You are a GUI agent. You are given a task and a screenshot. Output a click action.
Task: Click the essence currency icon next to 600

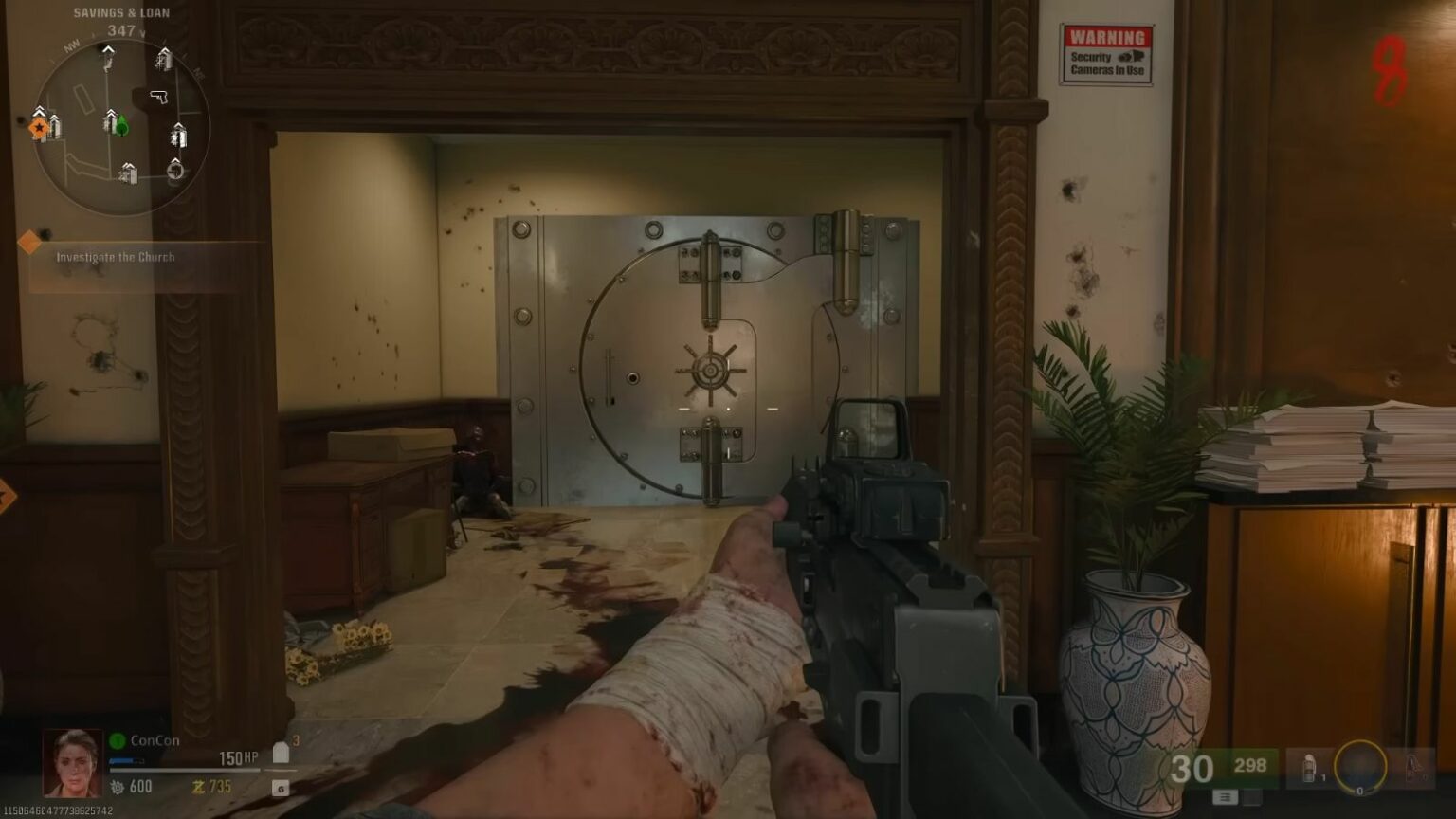(117, 788)
